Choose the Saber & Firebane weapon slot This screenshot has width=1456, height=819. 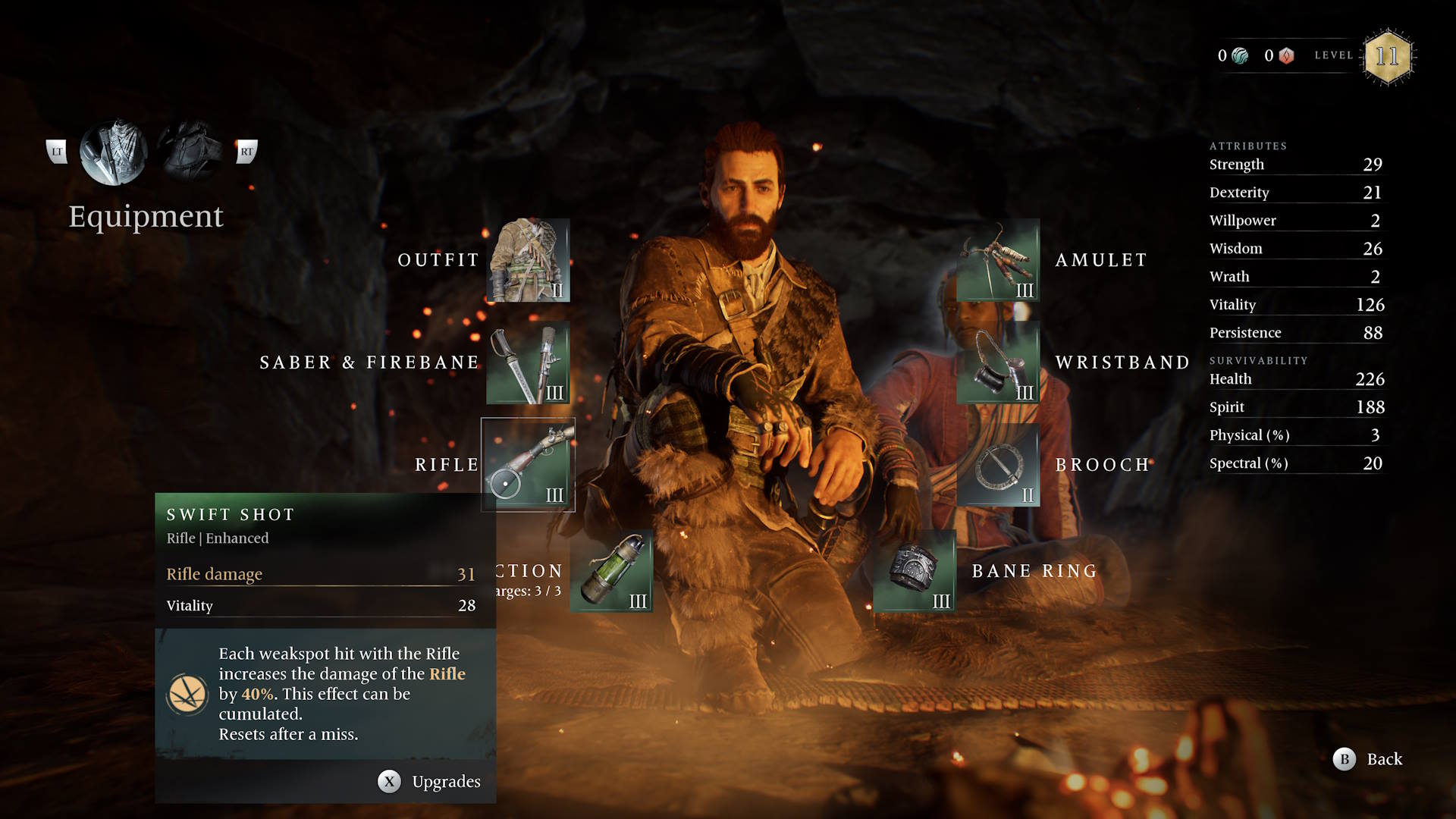pos(528,362)
